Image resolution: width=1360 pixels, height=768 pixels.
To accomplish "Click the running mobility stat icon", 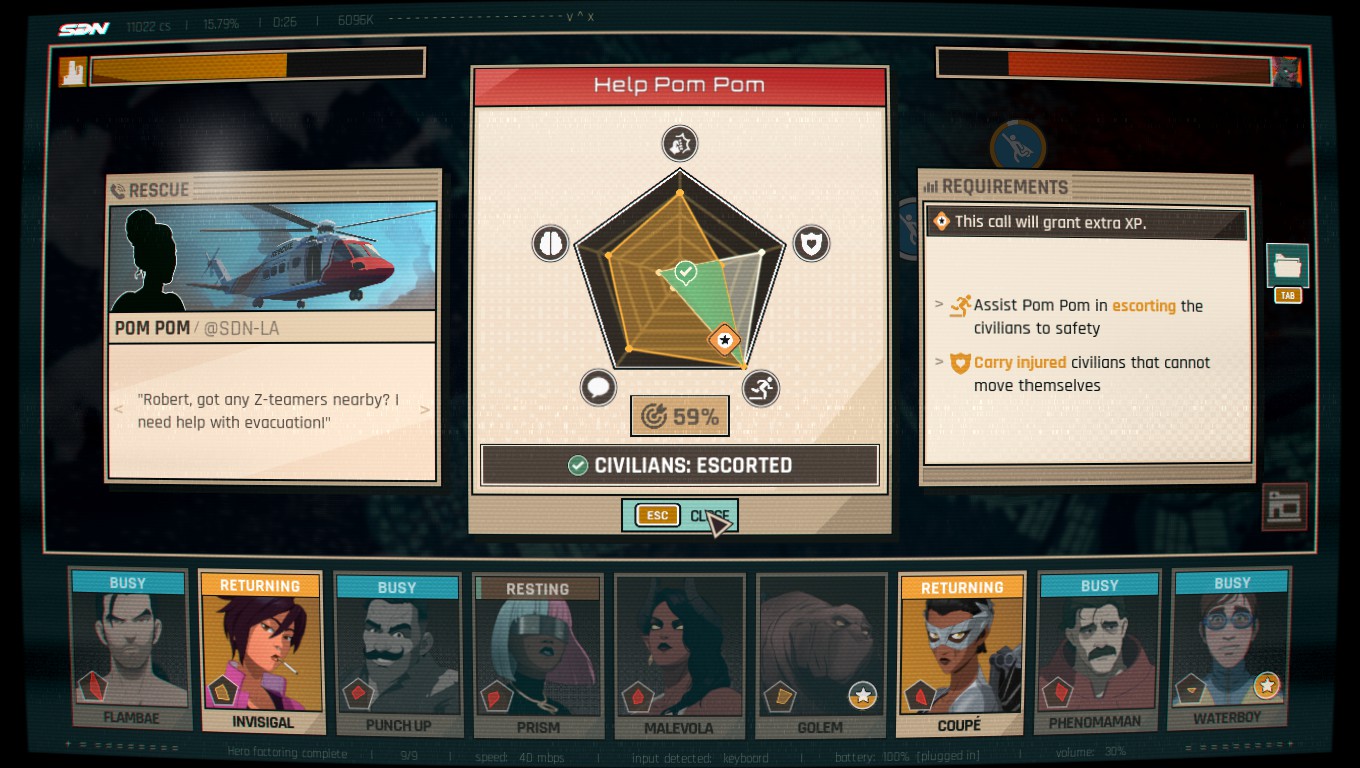I will click(x=762, y=388).
